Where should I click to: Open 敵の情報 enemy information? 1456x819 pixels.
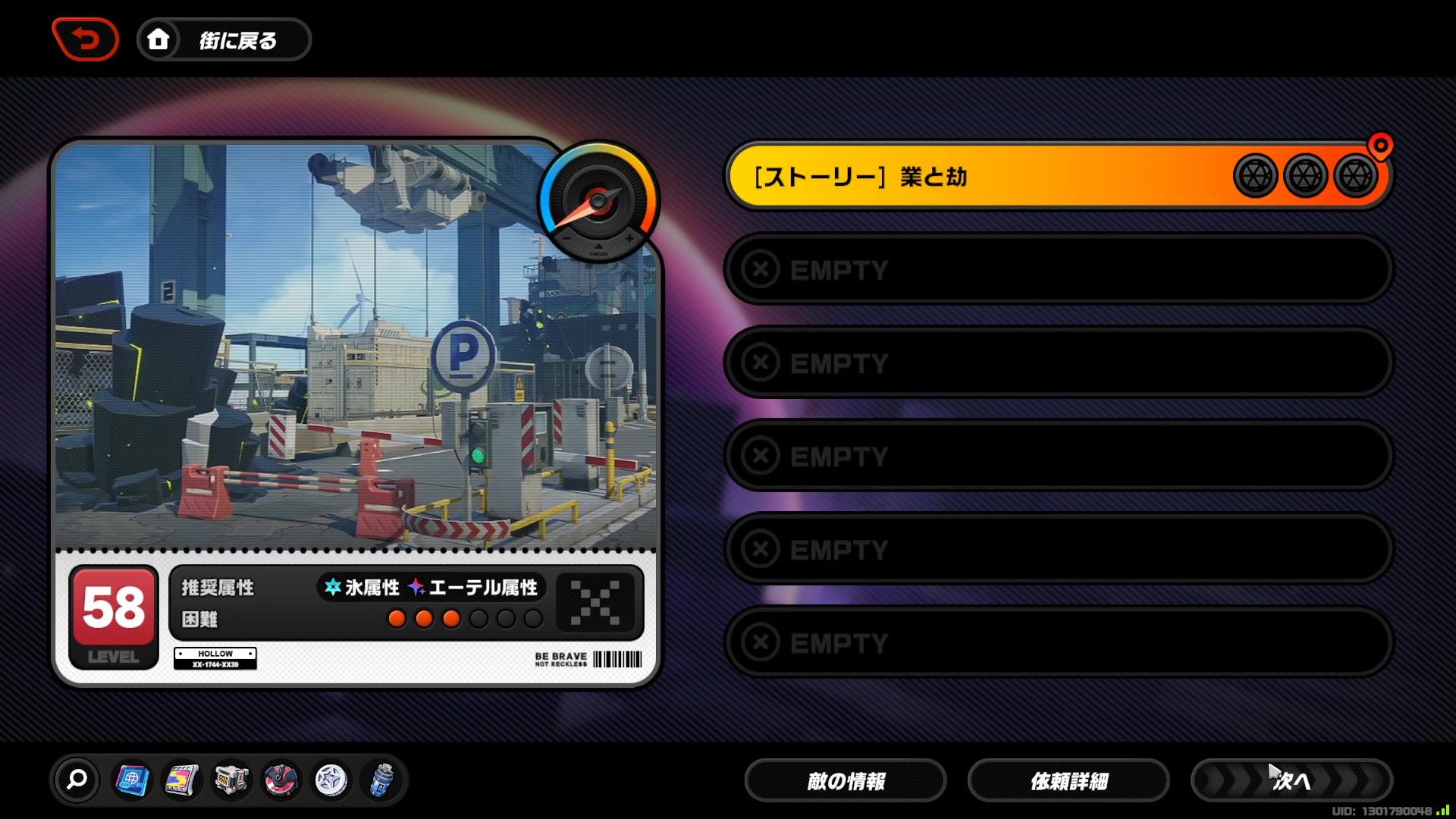[846, 780]
